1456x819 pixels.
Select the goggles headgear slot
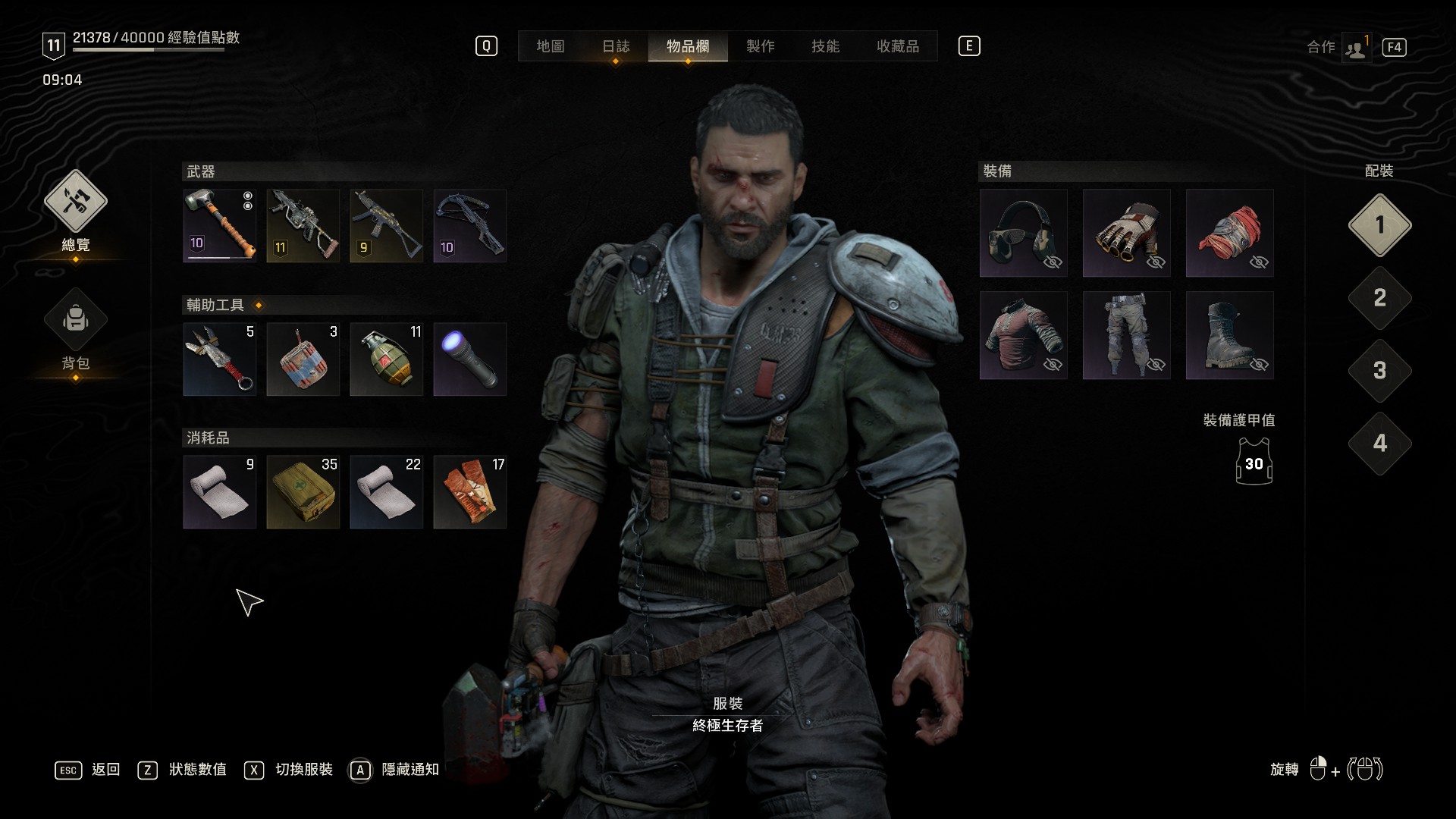point(1023,233)
